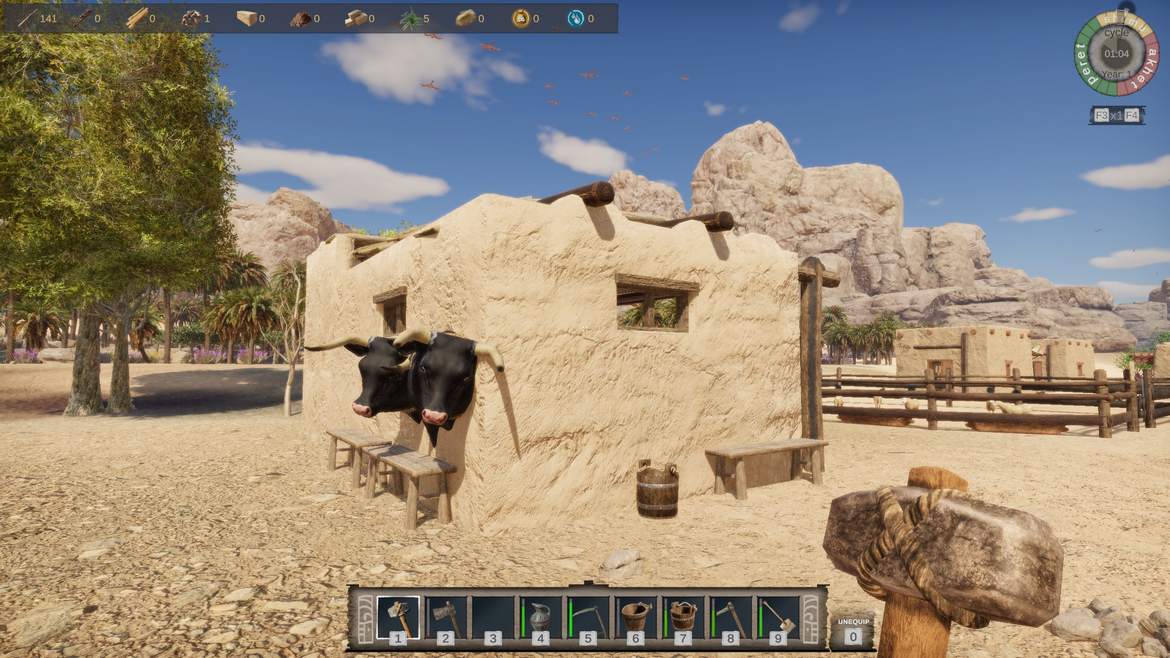Select the pickaxe in hotbar slot 8

pos(730,617)
